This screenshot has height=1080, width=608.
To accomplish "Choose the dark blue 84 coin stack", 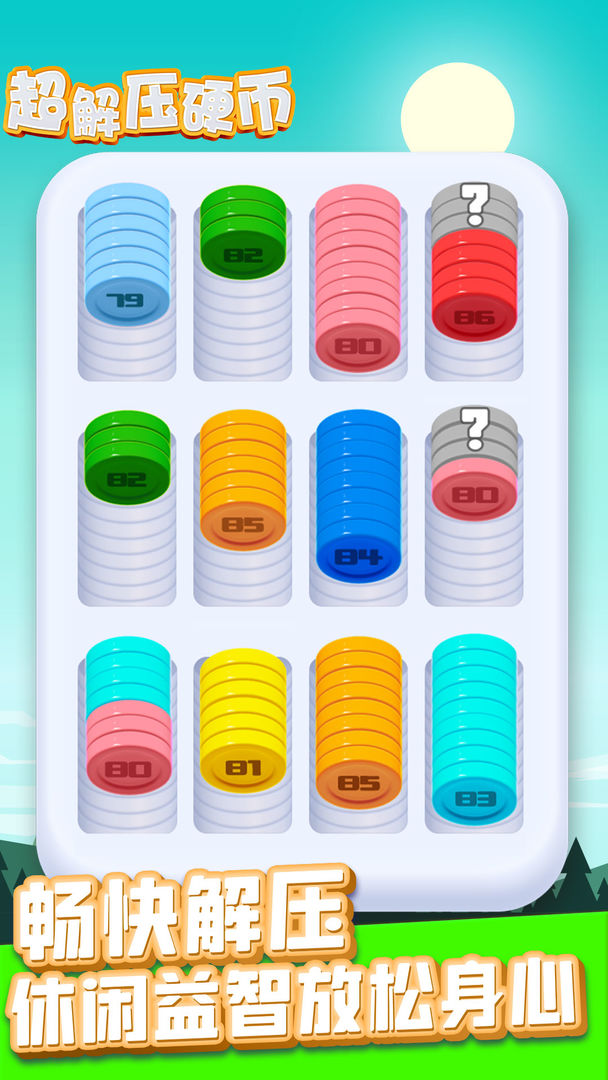I will 358,500.
